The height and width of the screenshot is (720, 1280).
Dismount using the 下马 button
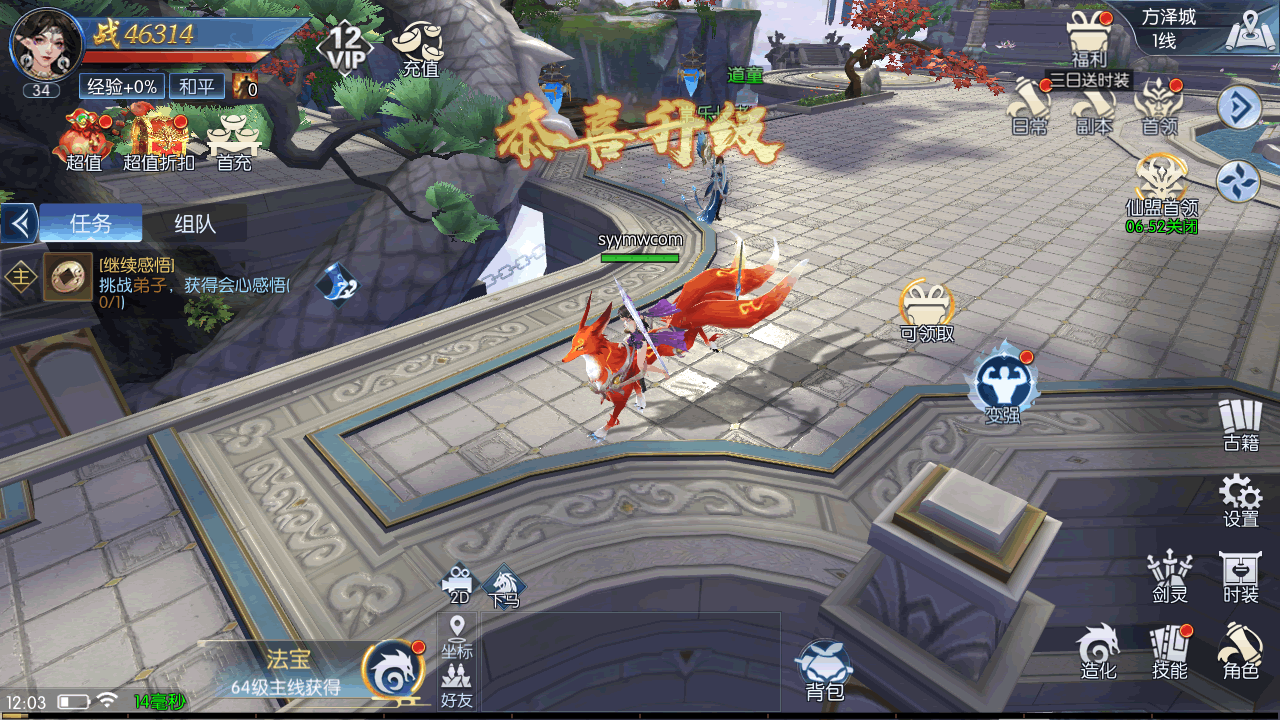[x=504, y=585]
